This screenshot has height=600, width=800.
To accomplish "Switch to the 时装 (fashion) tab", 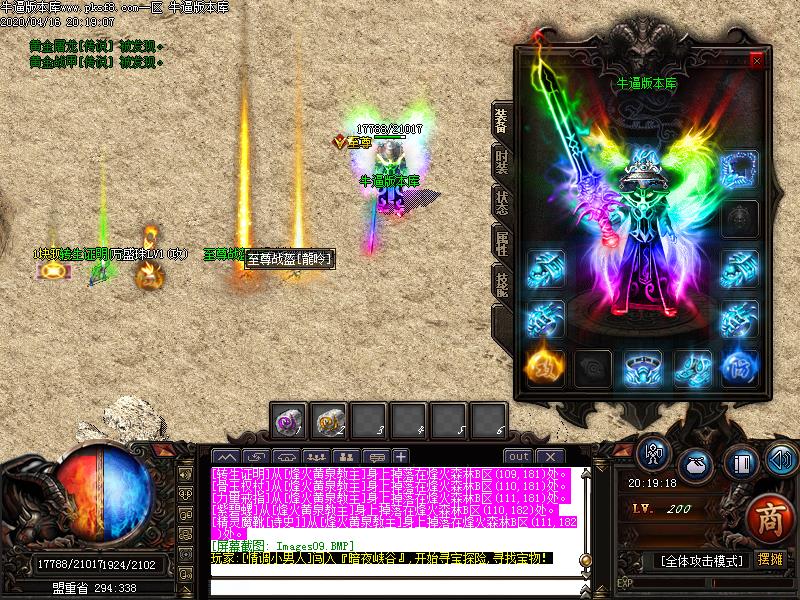I will [501, 159].
